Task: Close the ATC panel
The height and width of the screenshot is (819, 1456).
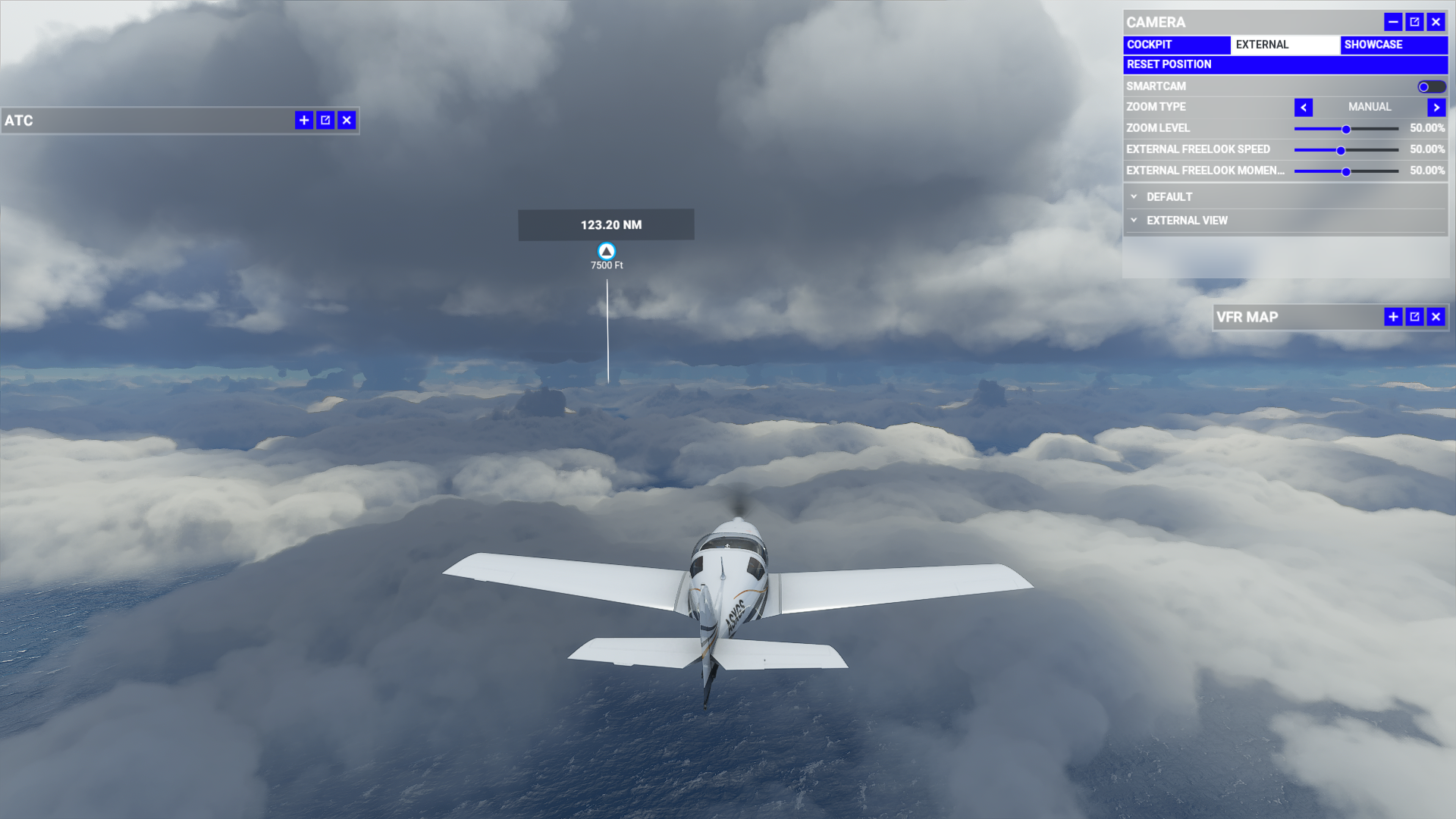Action: click(x=347, y=120)
